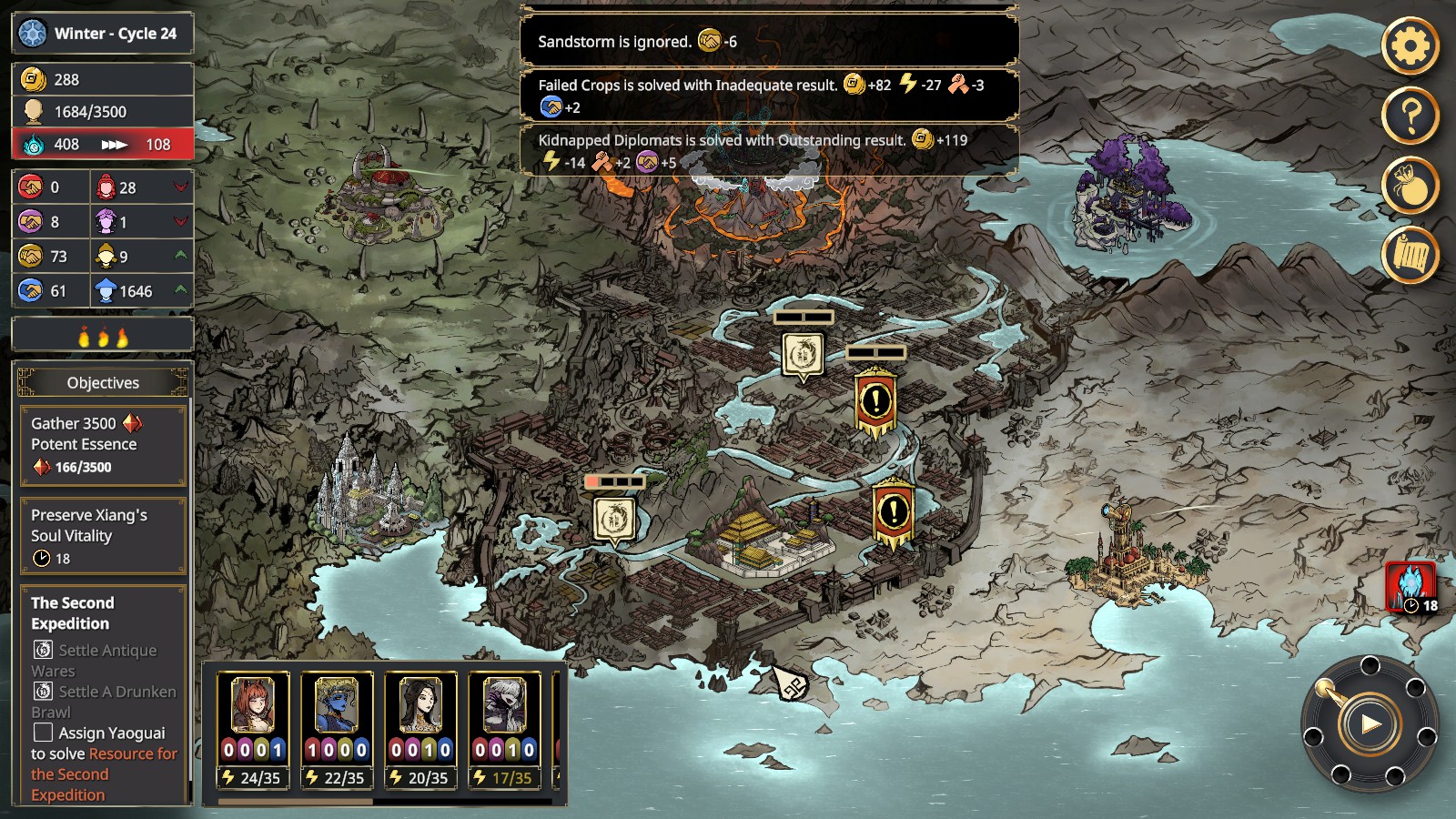The width and height of the screenshot is (1456, 819).
Task: Open the question mark help button
Action: click(1410, 116)
